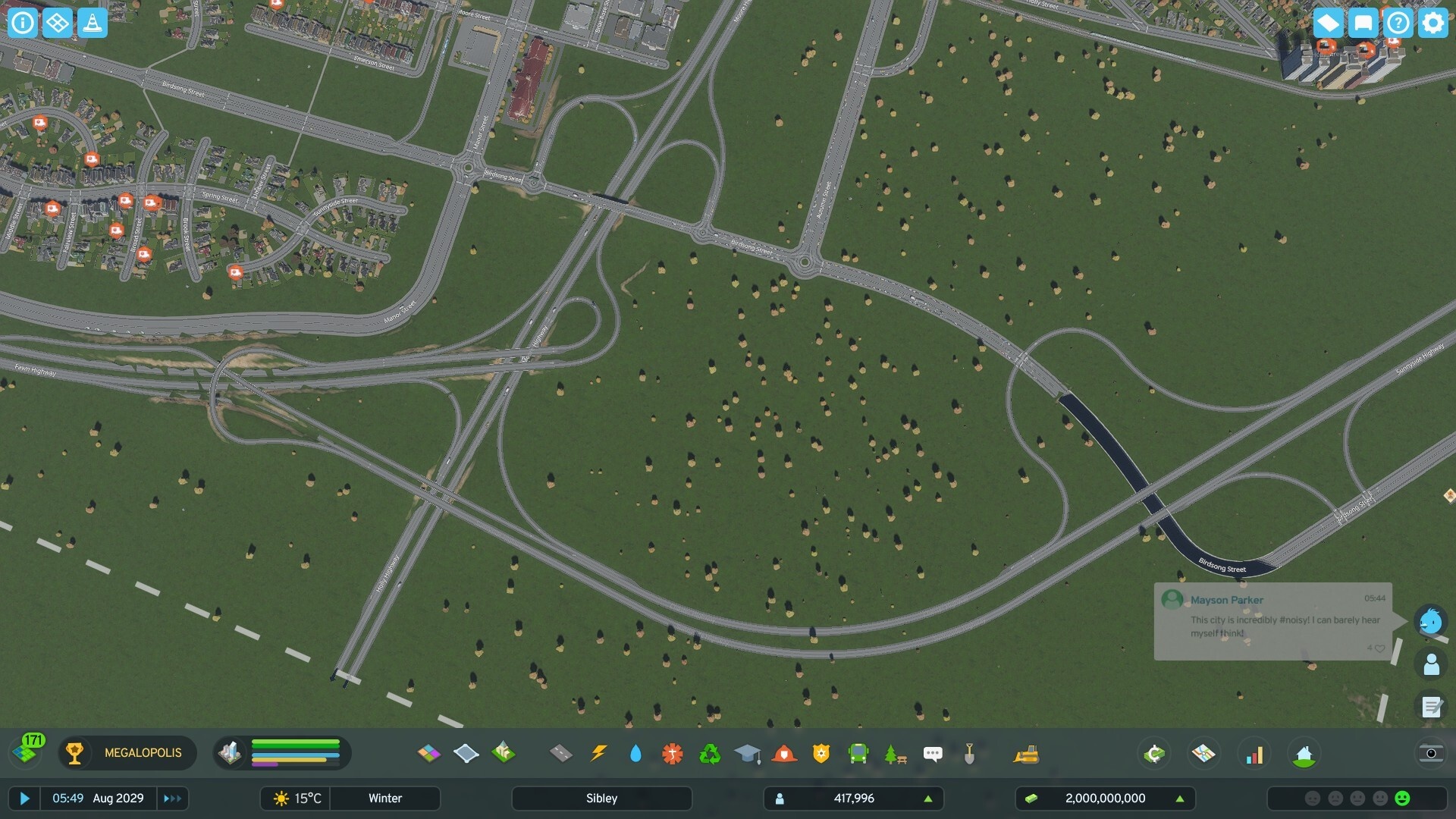The width and height of the screenshot is (1456, 819).
Task: Open the Chirper bird feed
Action: (x=1430, y=621)
